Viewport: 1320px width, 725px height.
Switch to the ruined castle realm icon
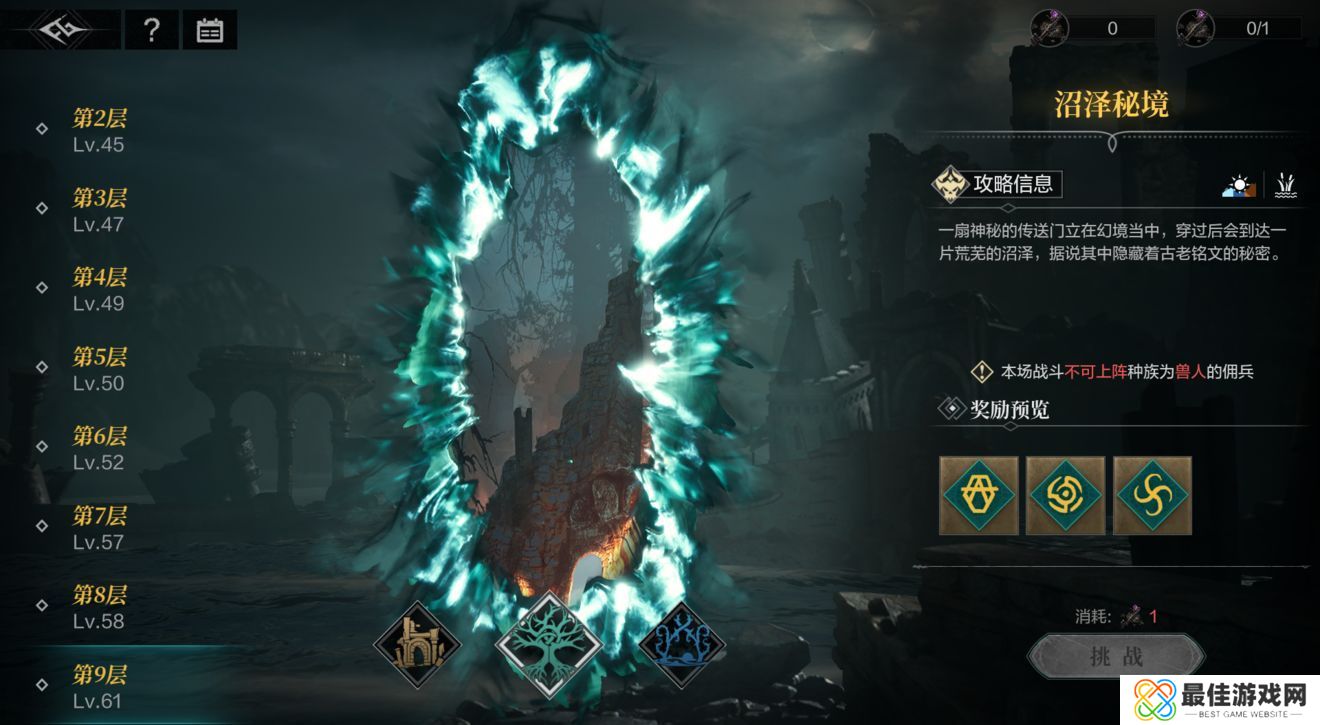(417, 645)
